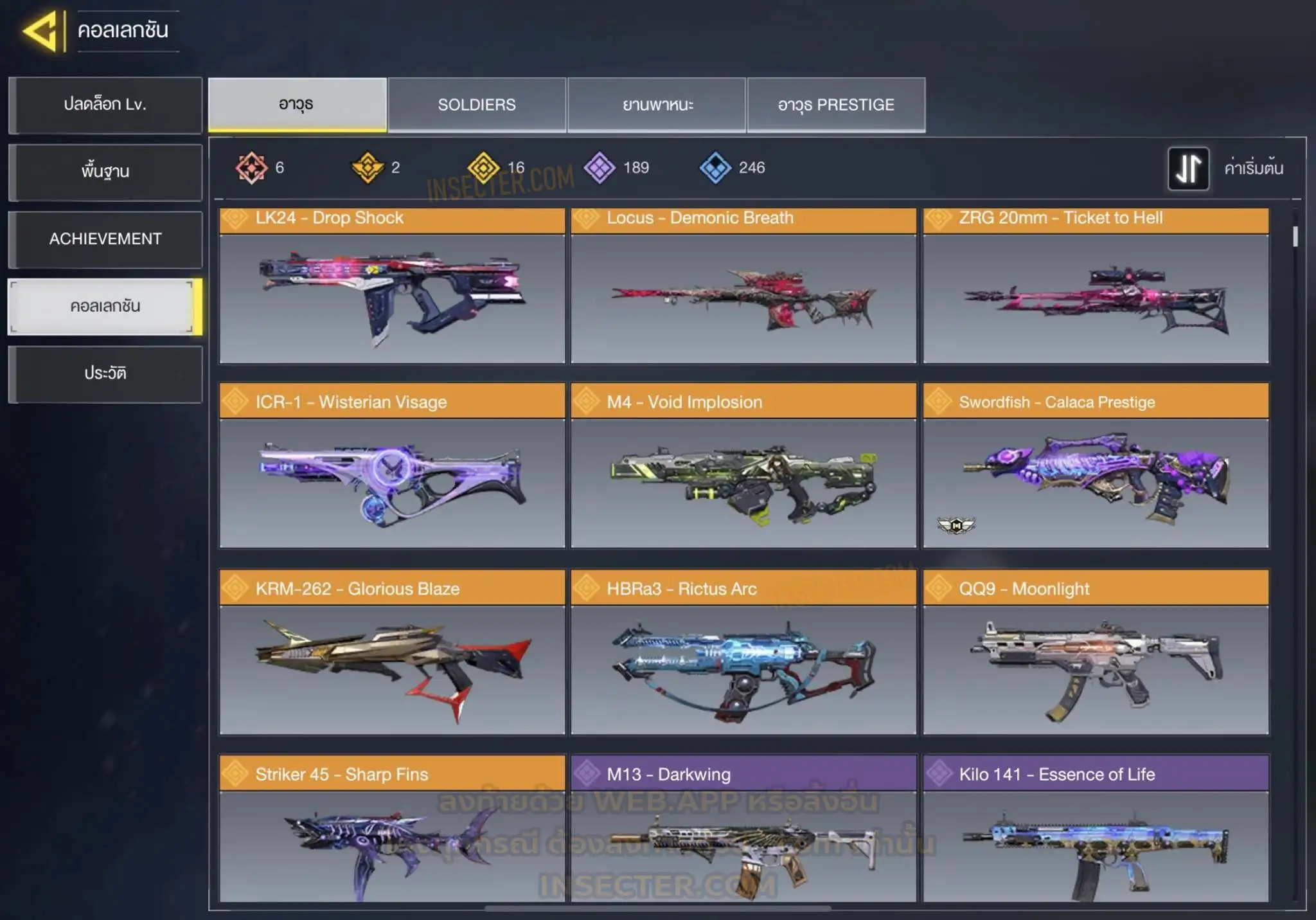This screenshot has height=920, width=1316.
Task: Open the ACHIEVEMENT section
Action: tap(105, 239)
